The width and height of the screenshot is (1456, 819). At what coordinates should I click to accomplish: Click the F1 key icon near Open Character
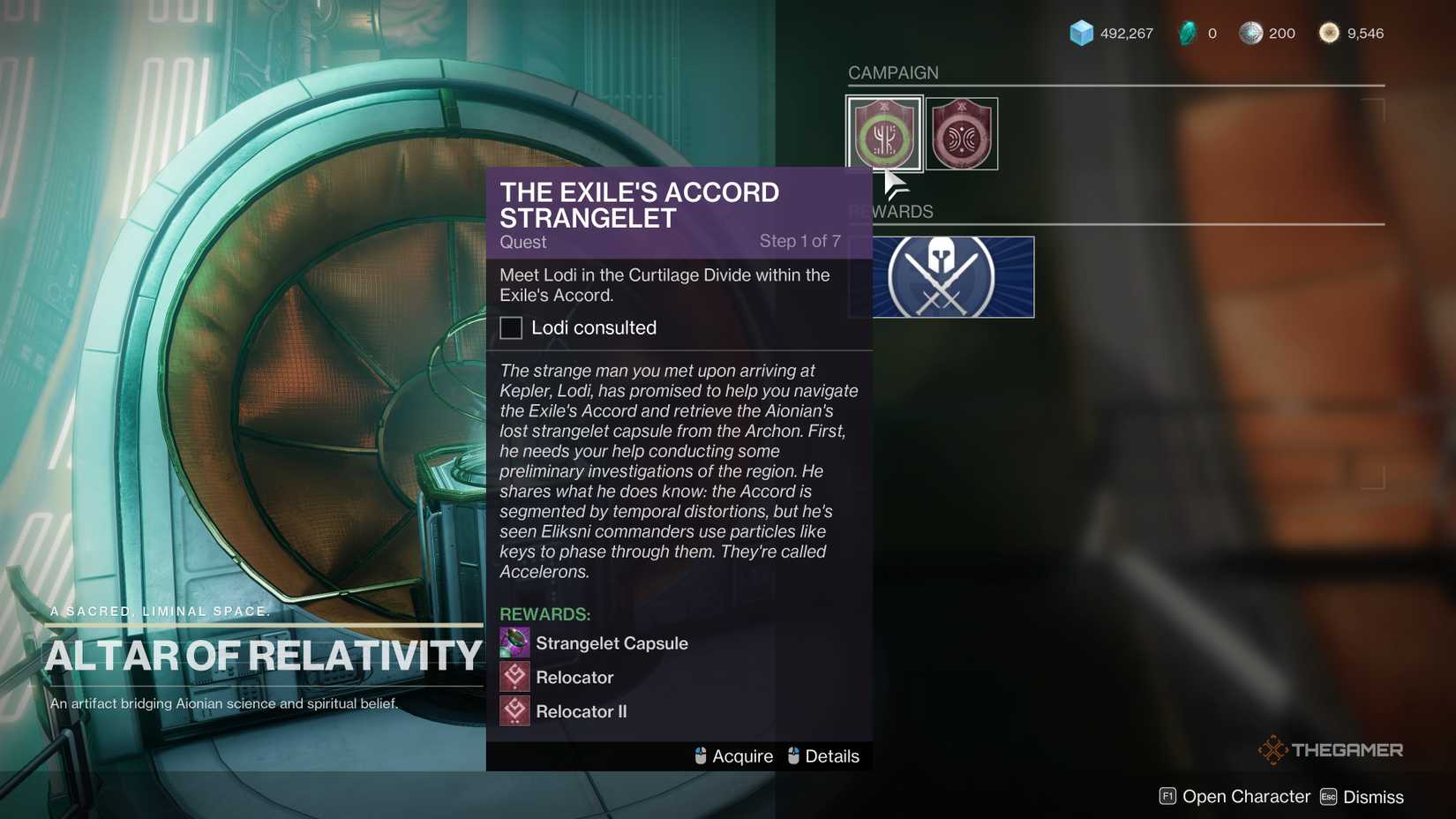[x=1167, y=795]
